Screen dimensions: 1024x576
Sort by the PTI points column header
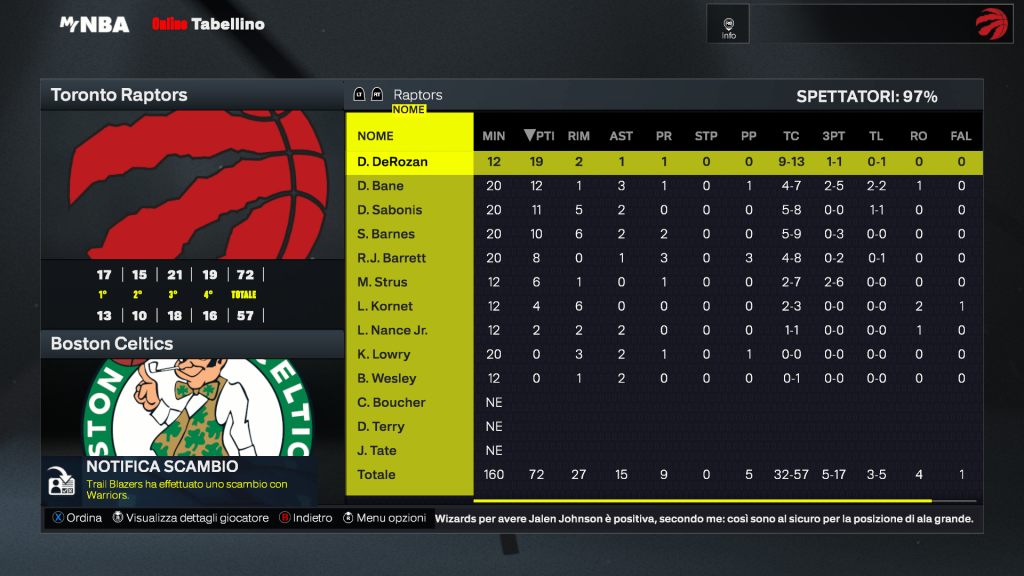(x=539, y=136)
